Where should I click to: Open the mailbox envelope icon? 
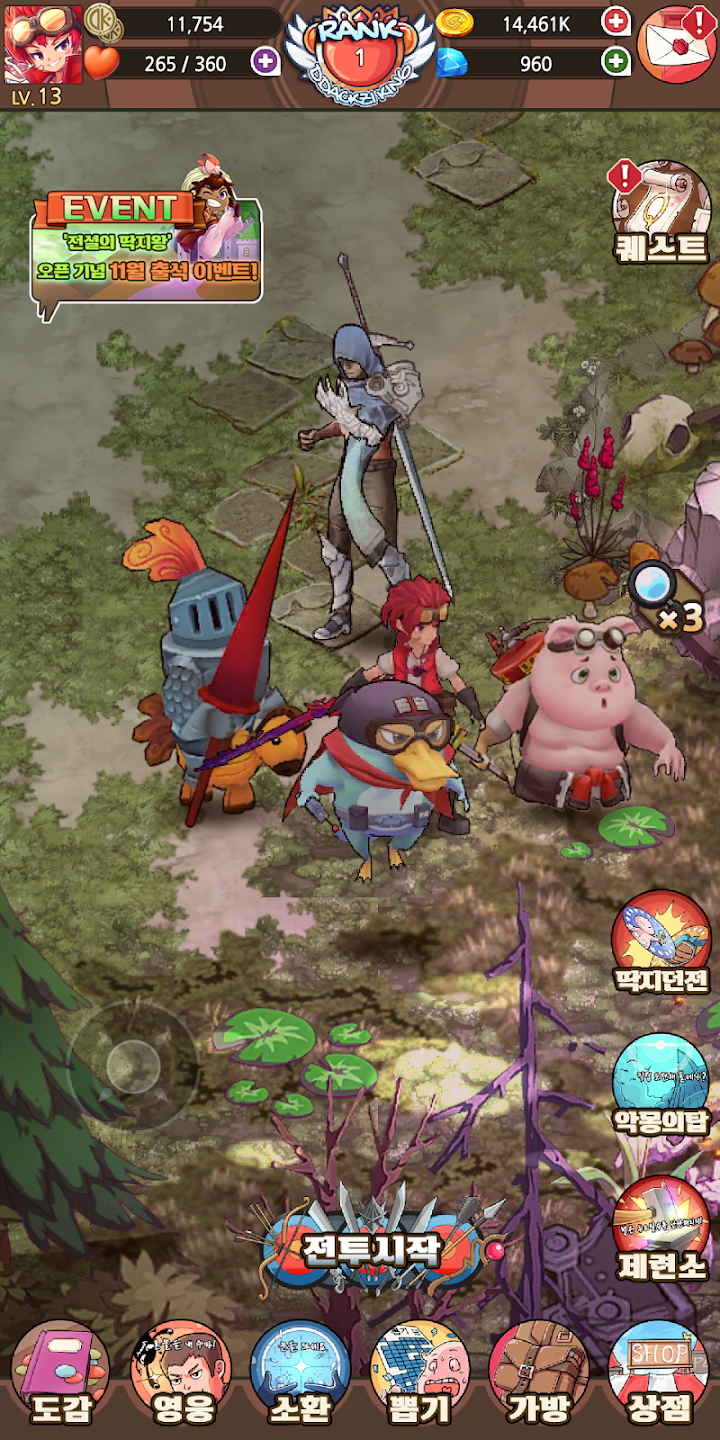(x=675, y=43)
